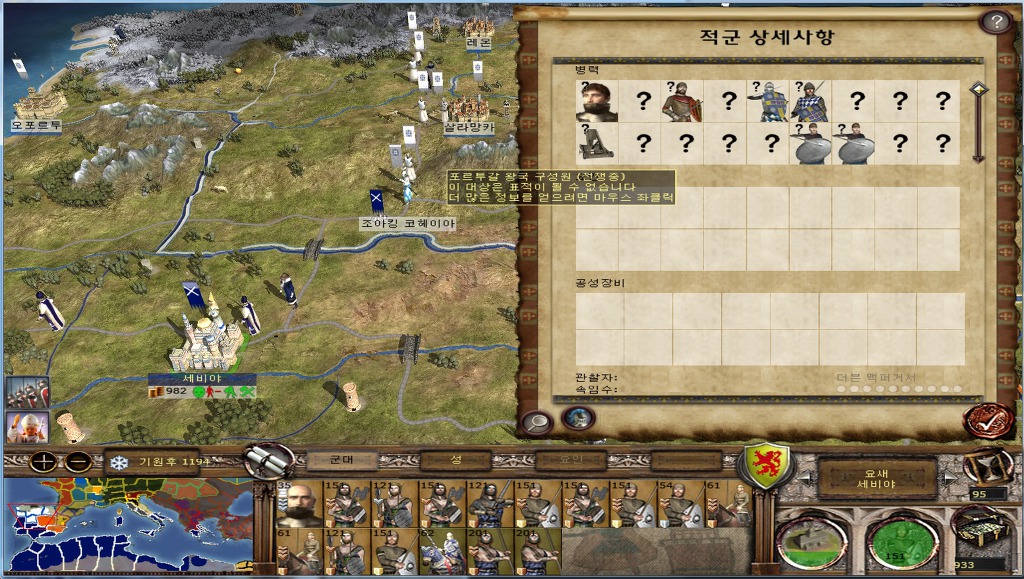Close the enemy details panel with checkmark

click(985, 420)
